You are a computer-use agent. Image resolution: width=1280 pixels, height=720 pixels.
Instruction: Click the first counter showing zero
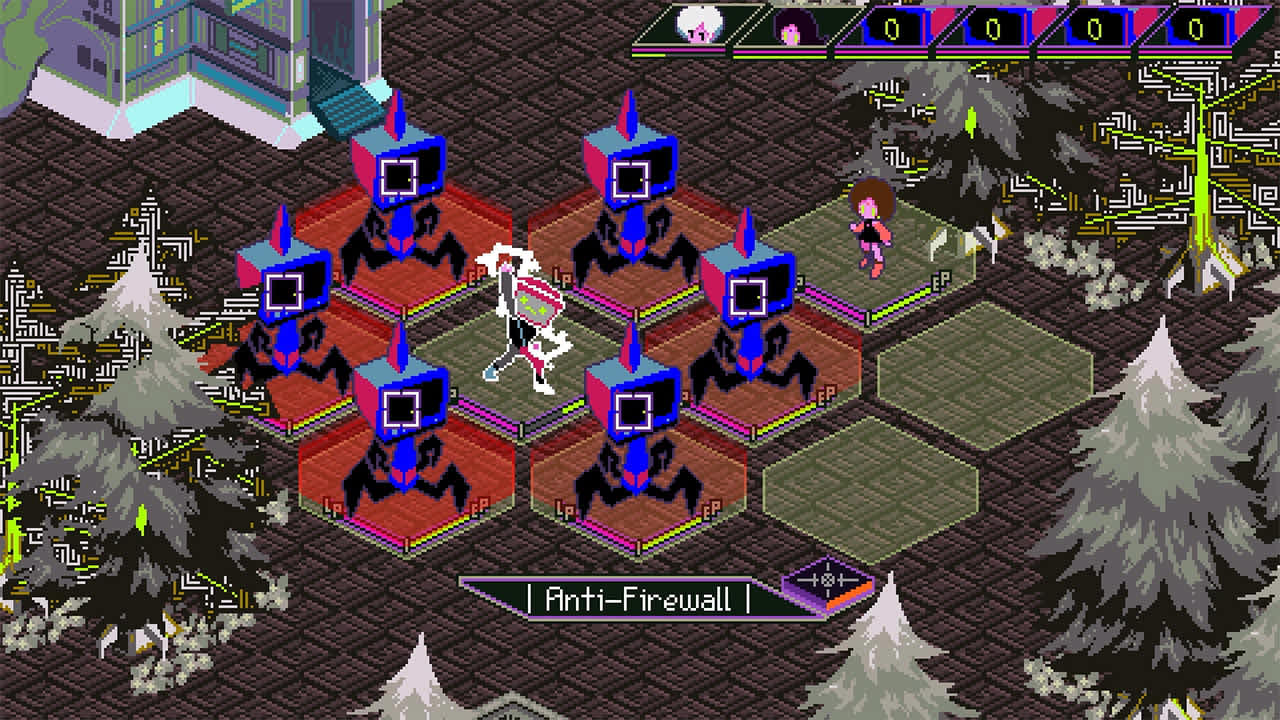(x=892, y=27)
